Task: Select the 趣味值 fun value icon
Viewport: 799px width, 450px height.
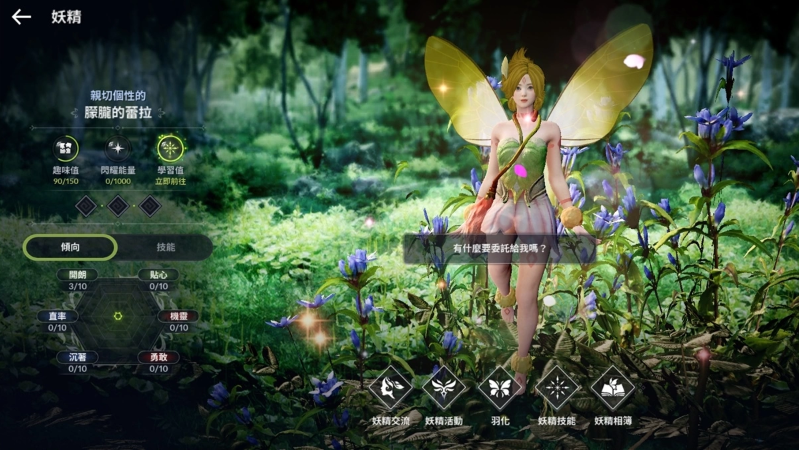Action: [x=66, y=149]
